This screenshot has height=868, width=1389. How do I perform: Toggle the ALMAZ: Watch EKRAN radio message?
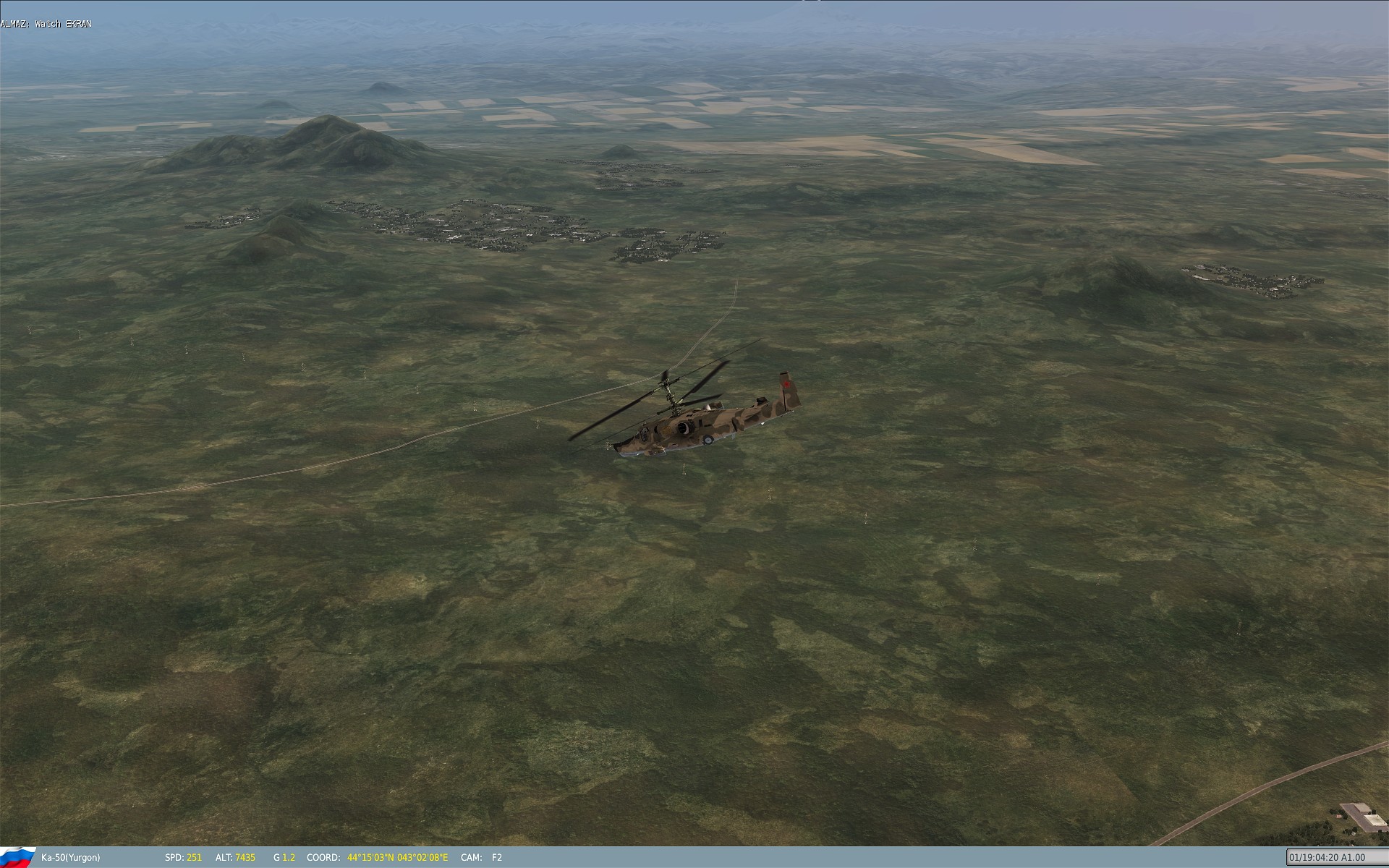(x=46, y=22)
